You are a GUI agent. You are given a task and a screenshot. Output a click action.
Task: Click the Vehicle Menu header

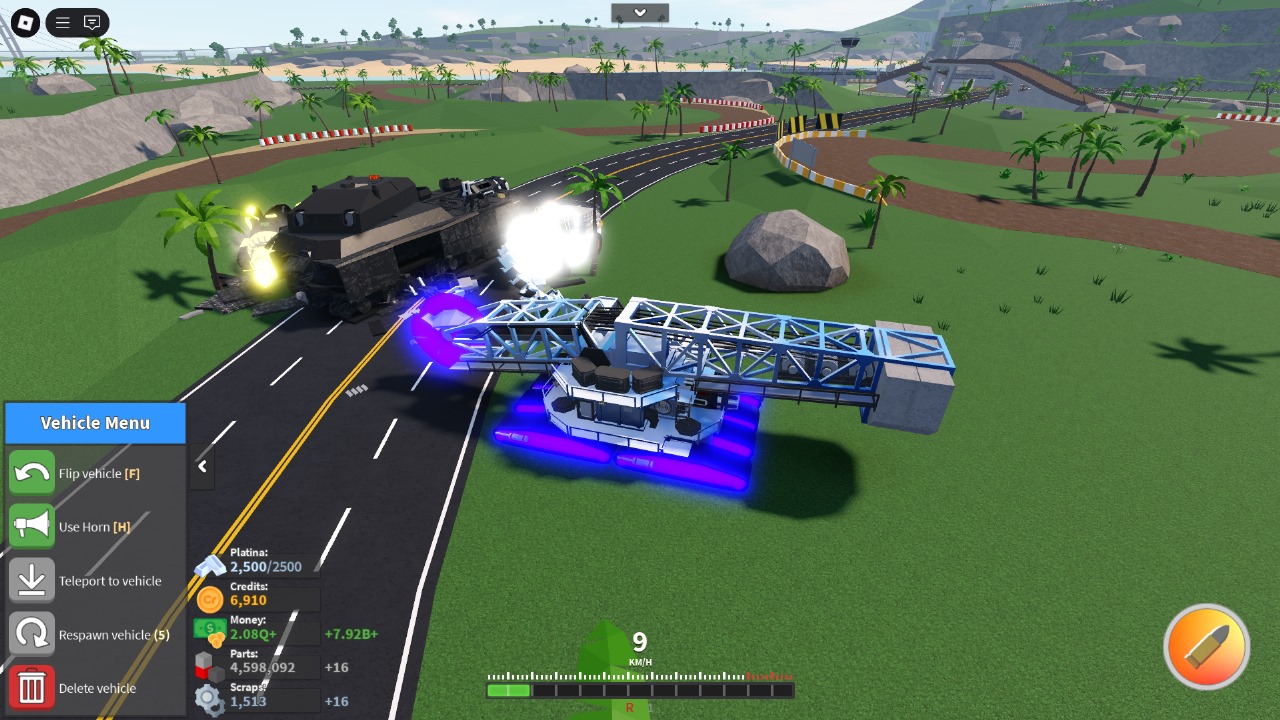coord(95,422)
